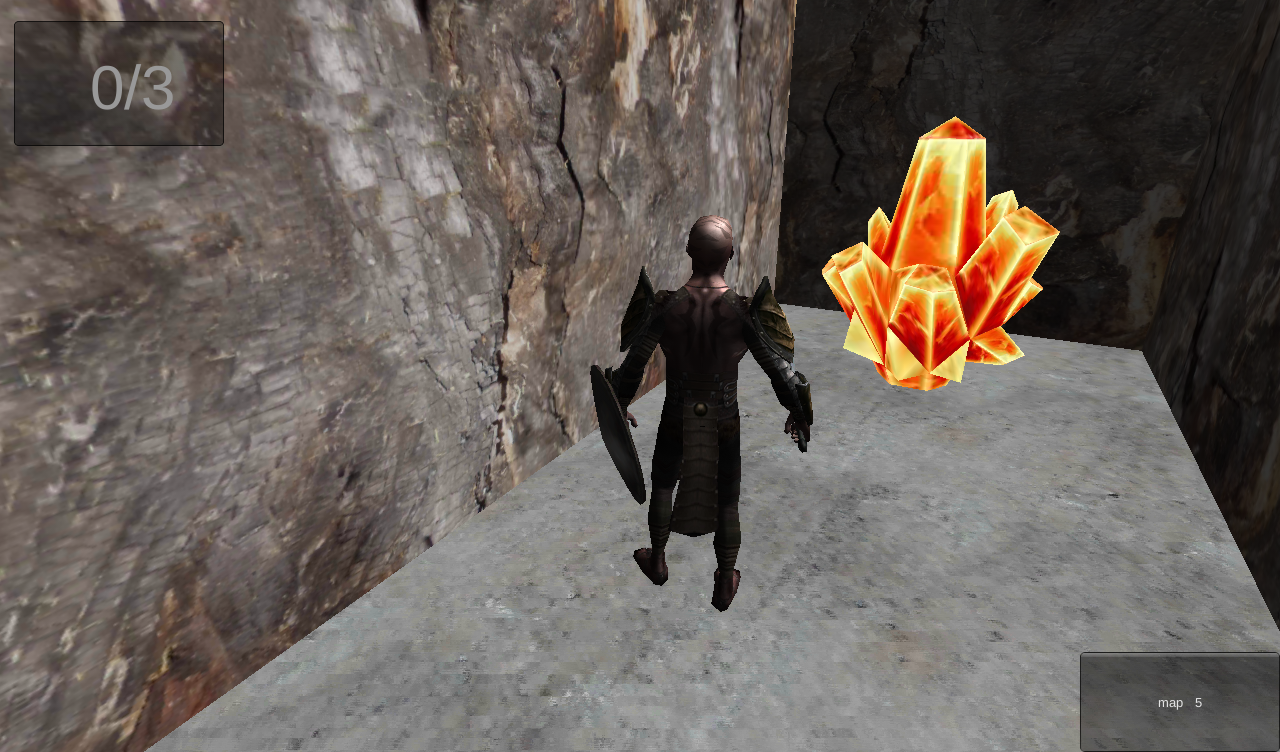Click the map 5 button
The image size is (1280, 752).
(x=1179, y=702)
